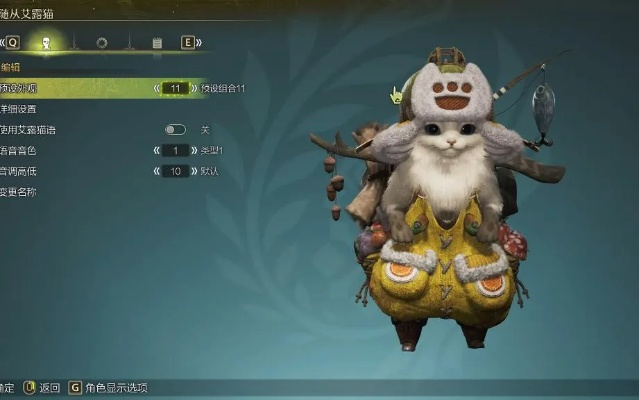Increase preset appearance number past 11
This screenshot has height=400, width=639.
point(194,88)
